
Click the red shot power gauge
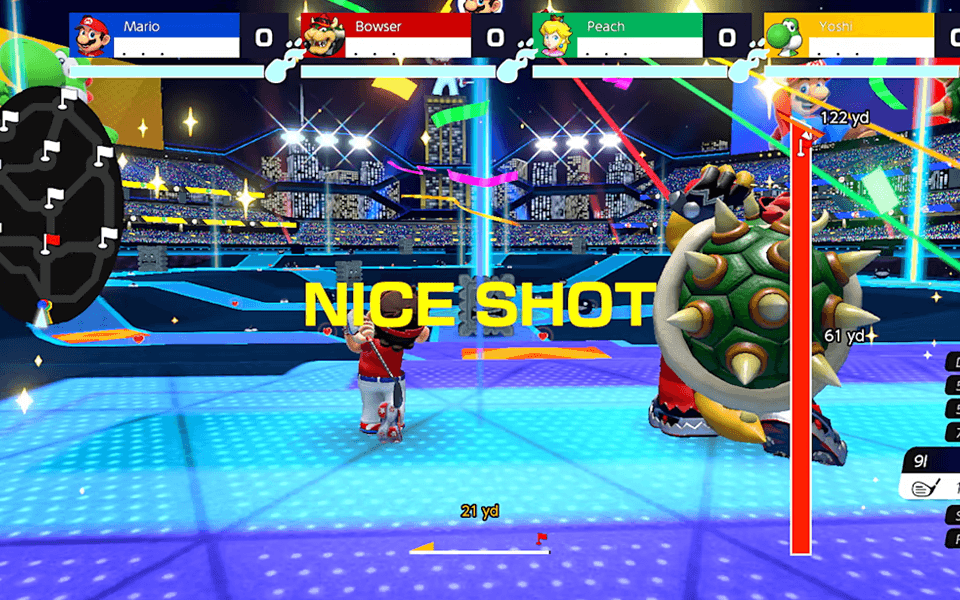800,340
